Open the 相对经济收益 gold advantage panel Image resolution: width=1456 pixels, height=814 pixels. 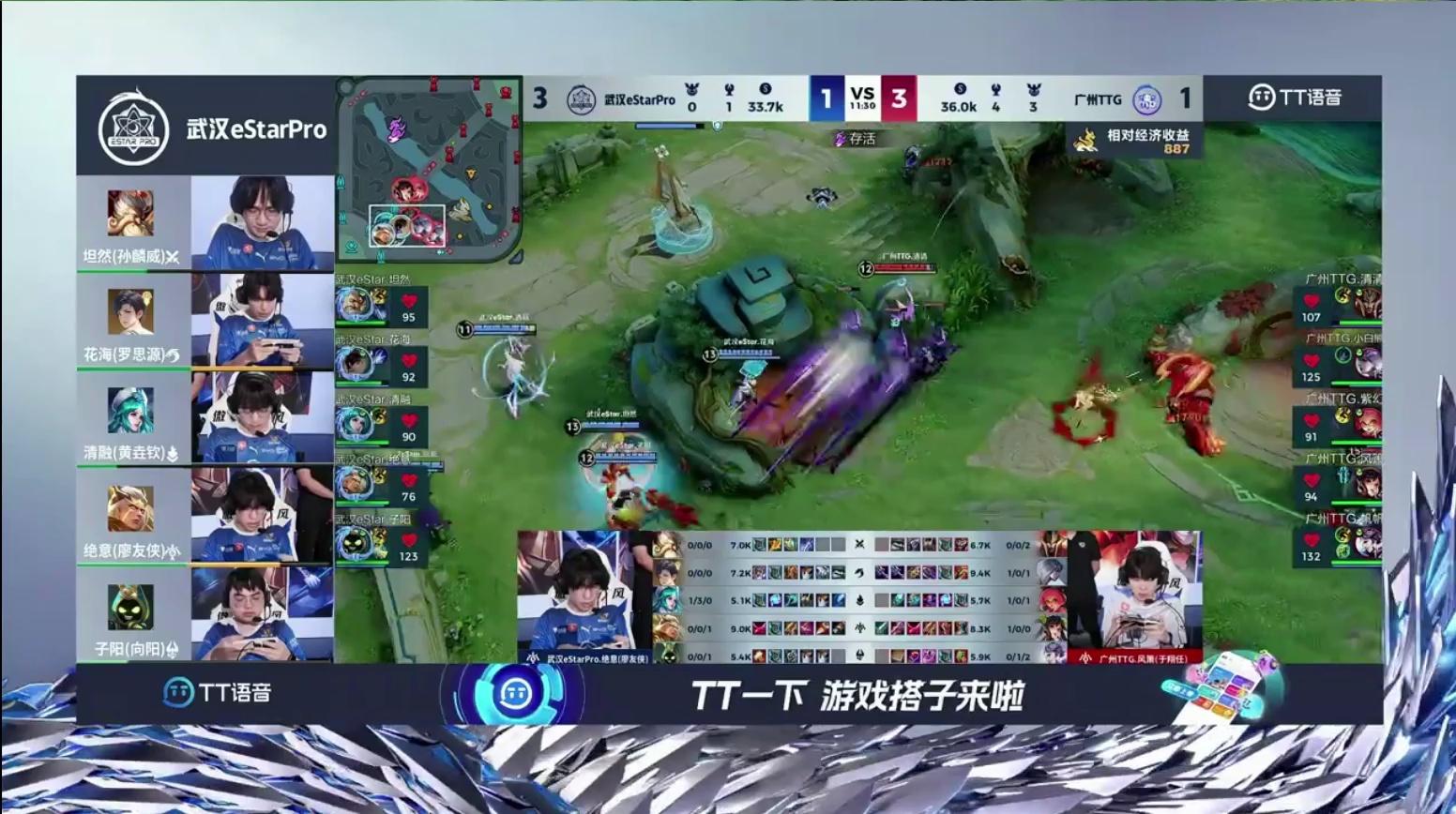[x=1137, y=141]
